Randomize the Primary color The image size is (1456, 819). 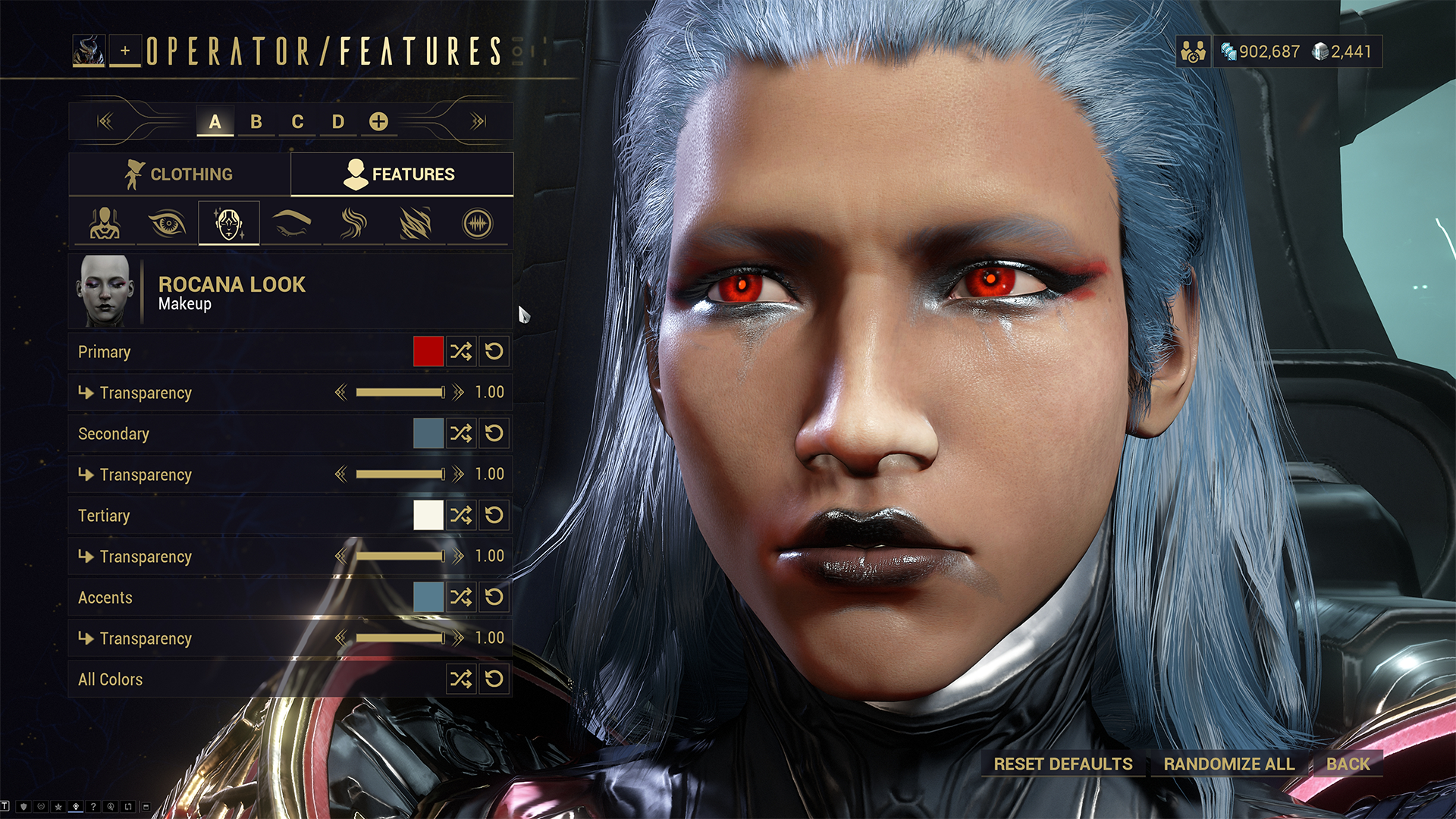(x=461, y=351)
